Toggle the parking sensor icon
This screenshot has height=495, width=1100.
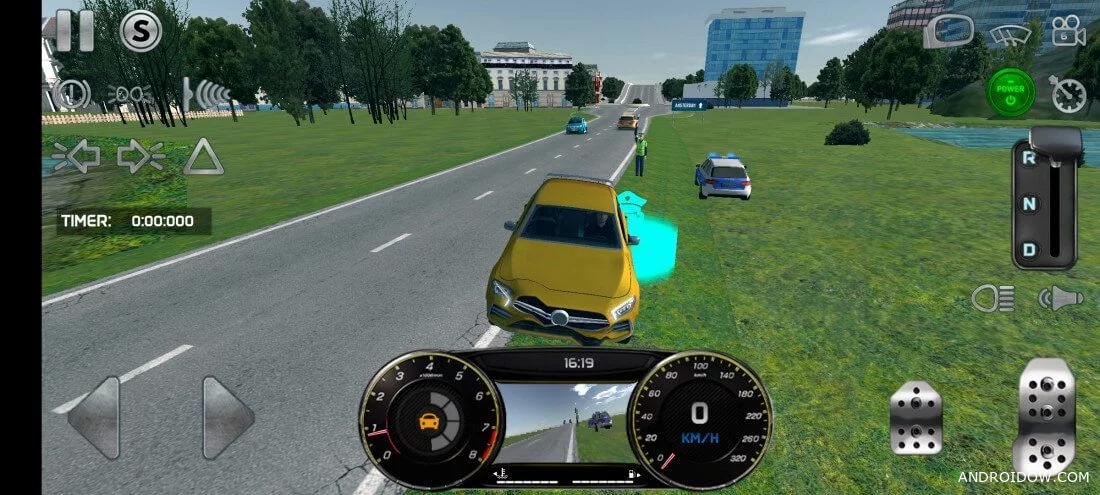tap(206, 94)
